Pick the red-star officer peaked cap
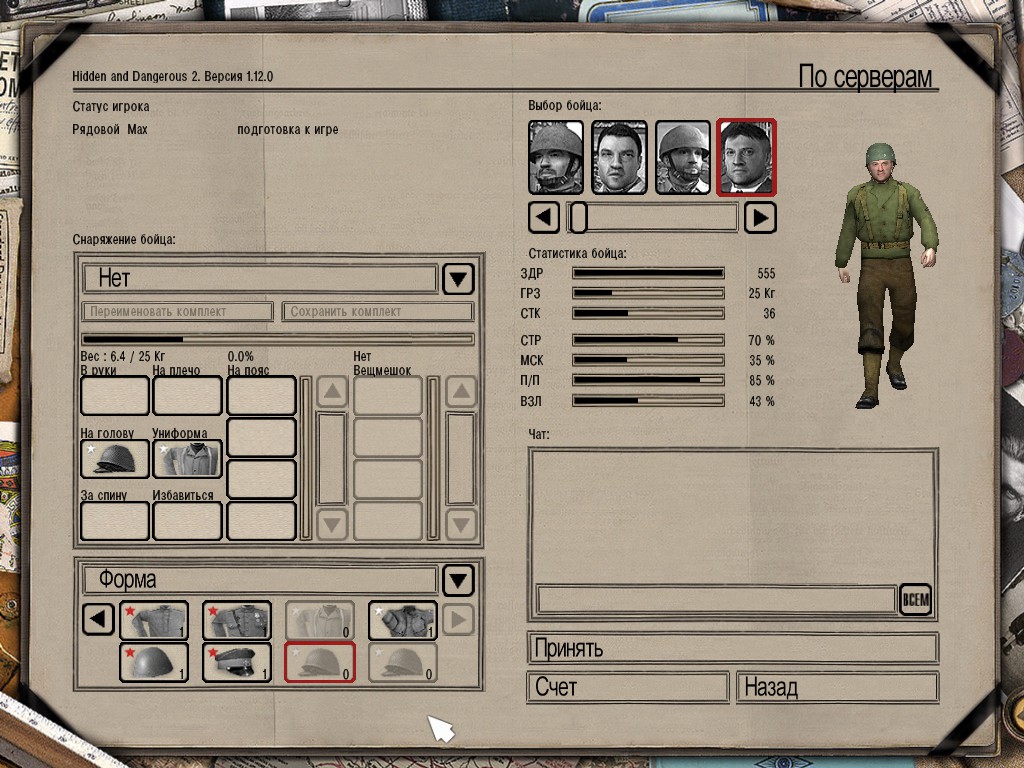1024x768 pixels. [x=237, y=662]
